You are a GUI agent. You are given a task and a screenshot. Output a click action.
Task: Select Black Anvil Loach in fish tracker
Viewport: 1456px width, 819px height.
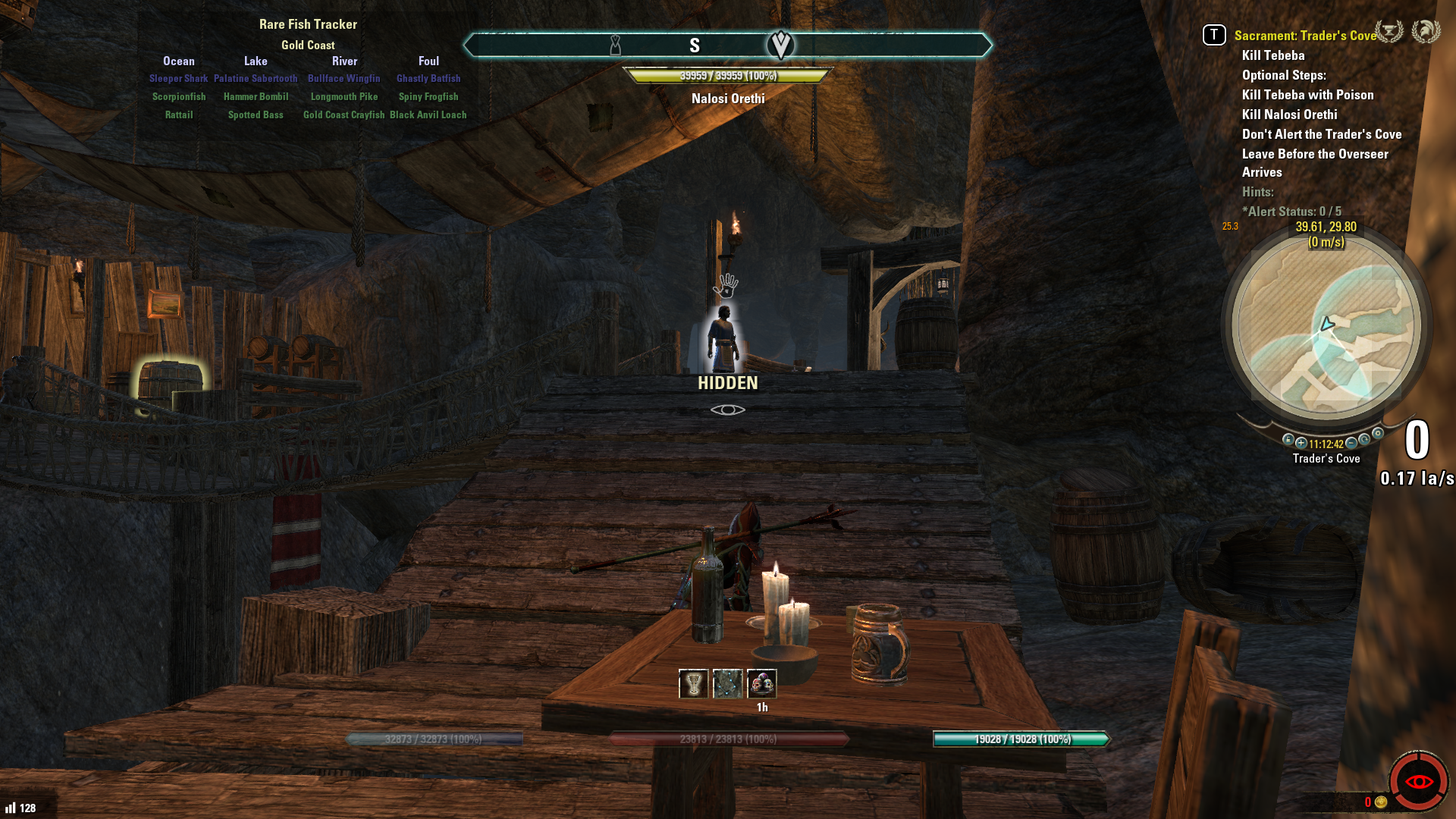[428, 115]
